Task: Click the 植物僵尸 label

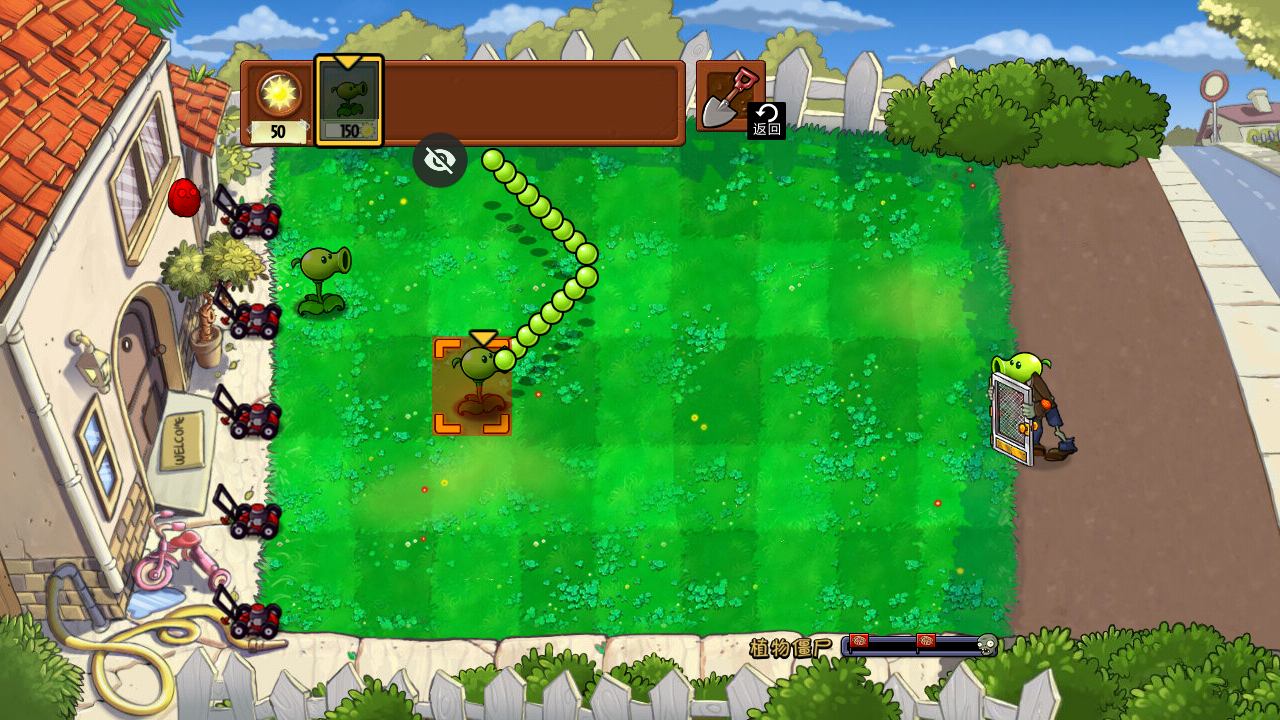Action: tap(789, 645)
